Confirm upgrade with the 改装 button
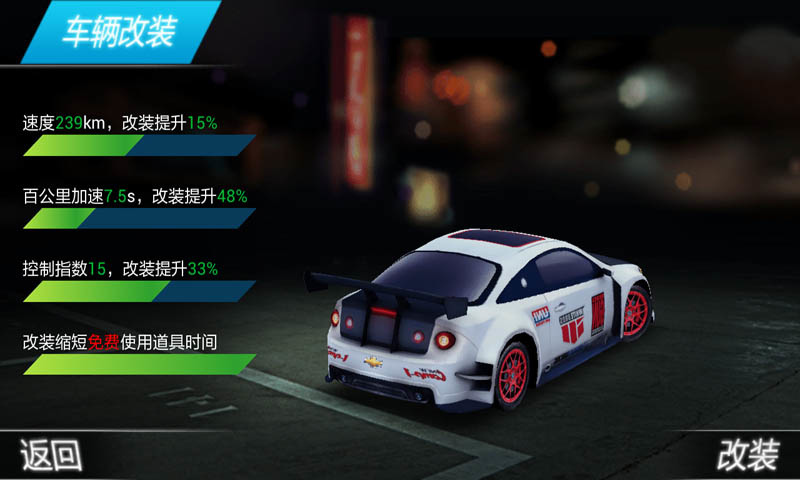The image size is (800, 480). [747, 456]
